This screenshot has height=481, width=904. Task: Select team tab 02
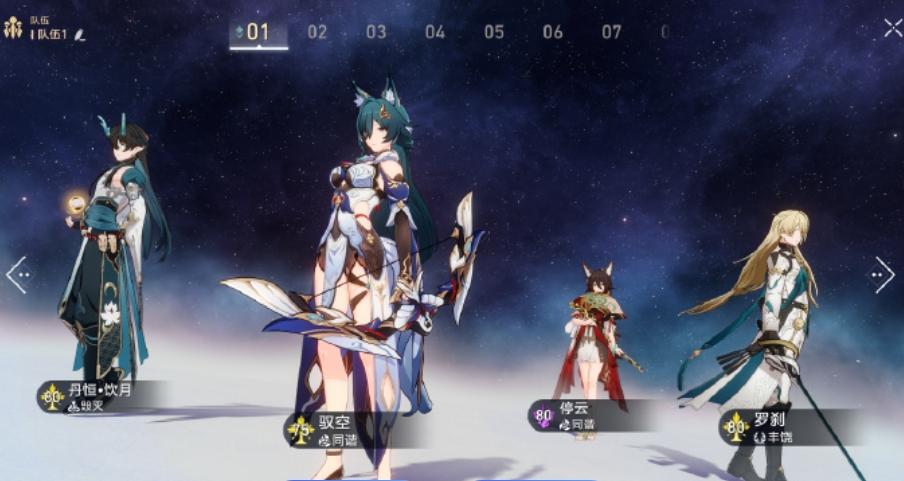[317, 32]
